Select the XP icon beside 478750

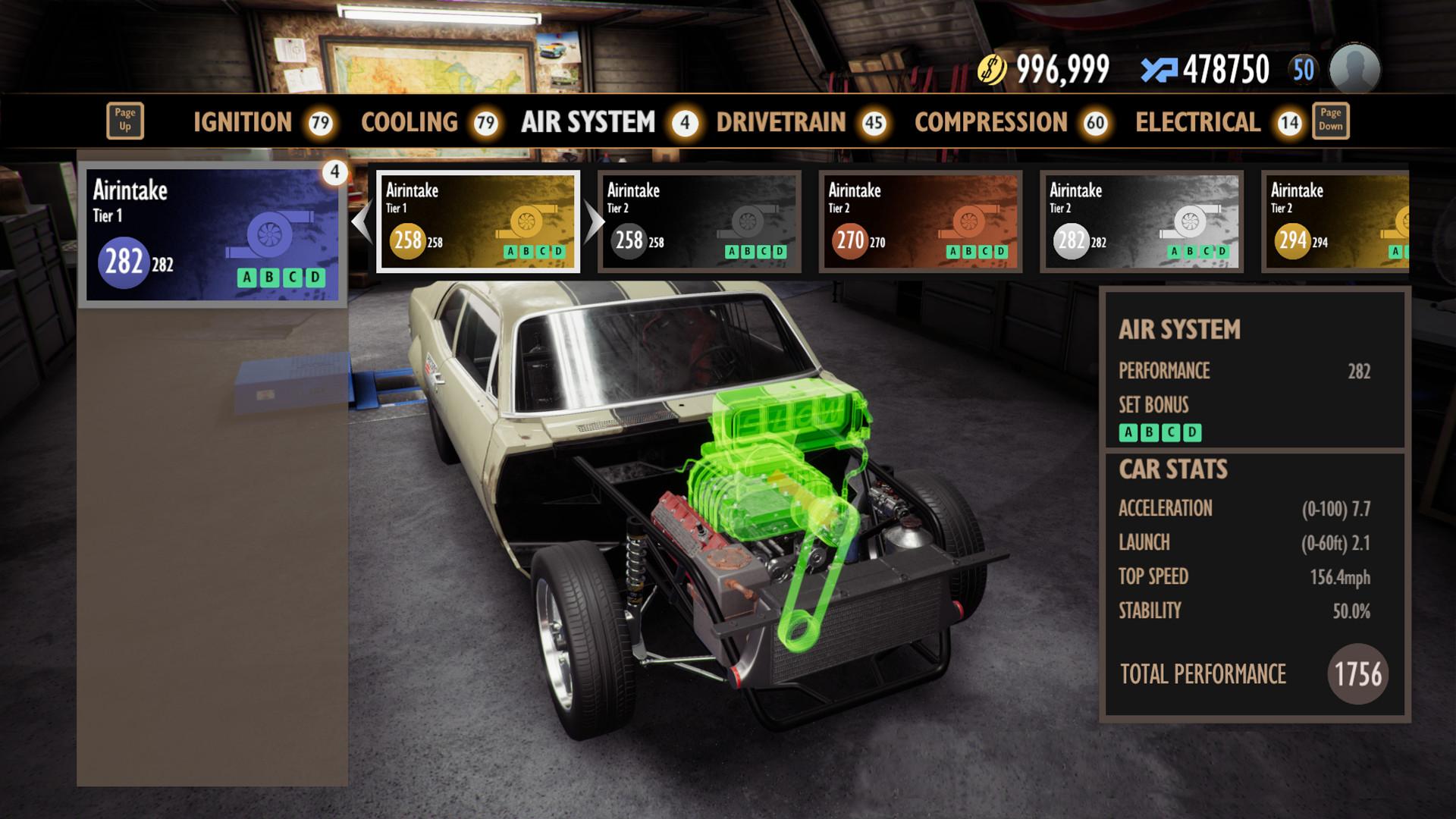pos(1159,67)
